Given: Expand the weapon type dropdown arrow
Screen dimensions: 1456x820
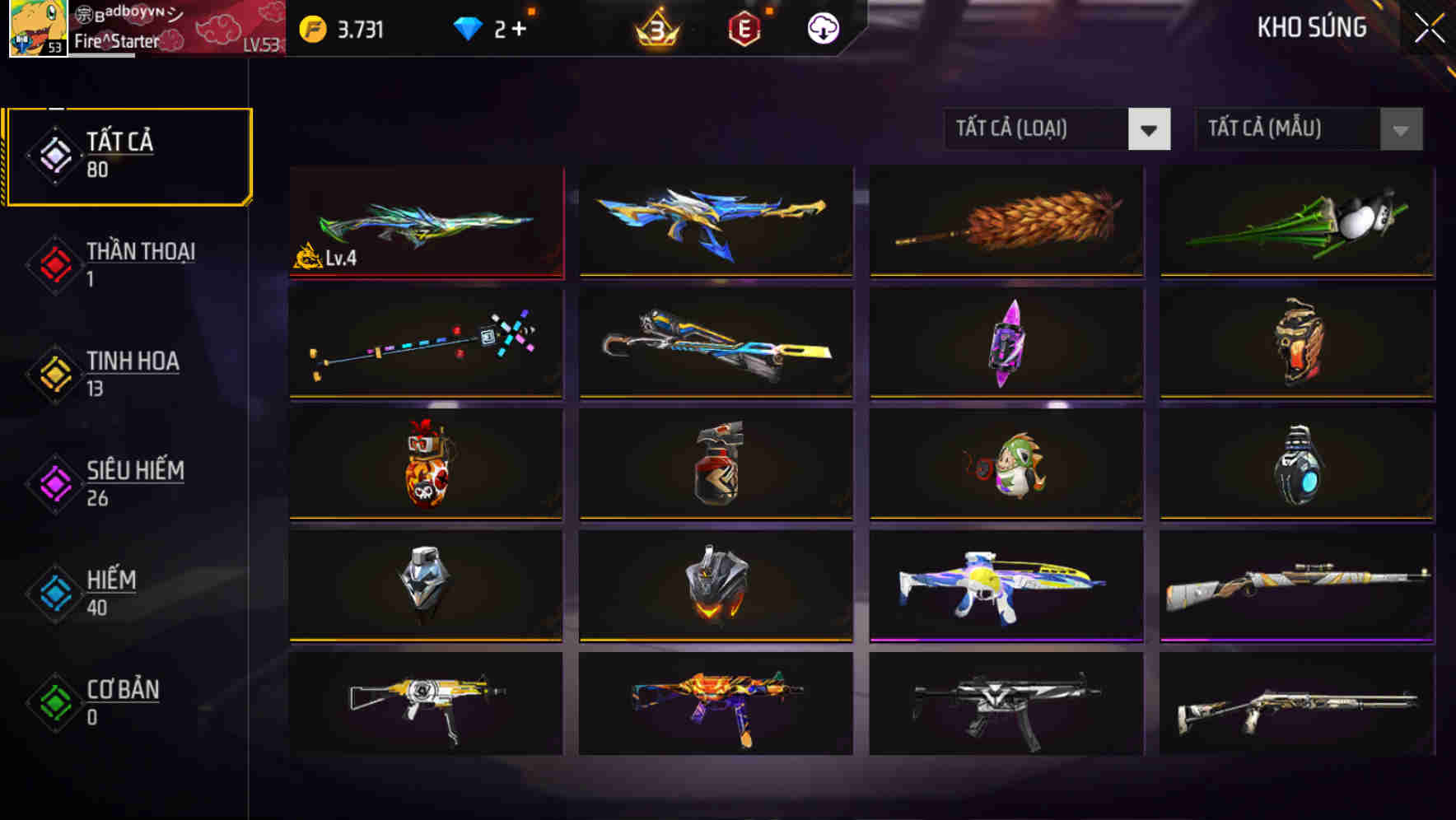Looking at the screenshot, I should click(x=1150, y=129).
